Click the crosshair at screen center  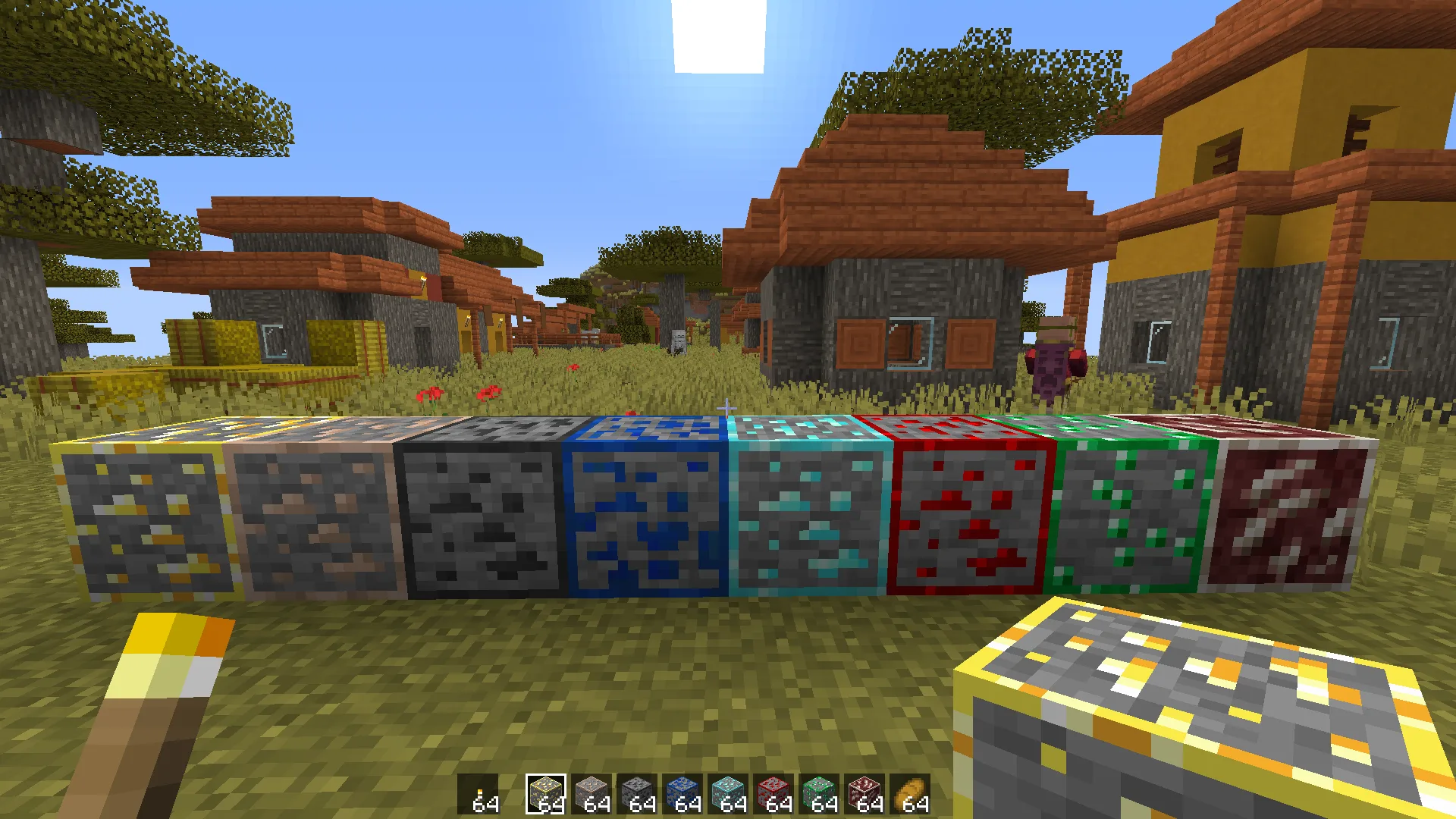click(x=728, y=409)
